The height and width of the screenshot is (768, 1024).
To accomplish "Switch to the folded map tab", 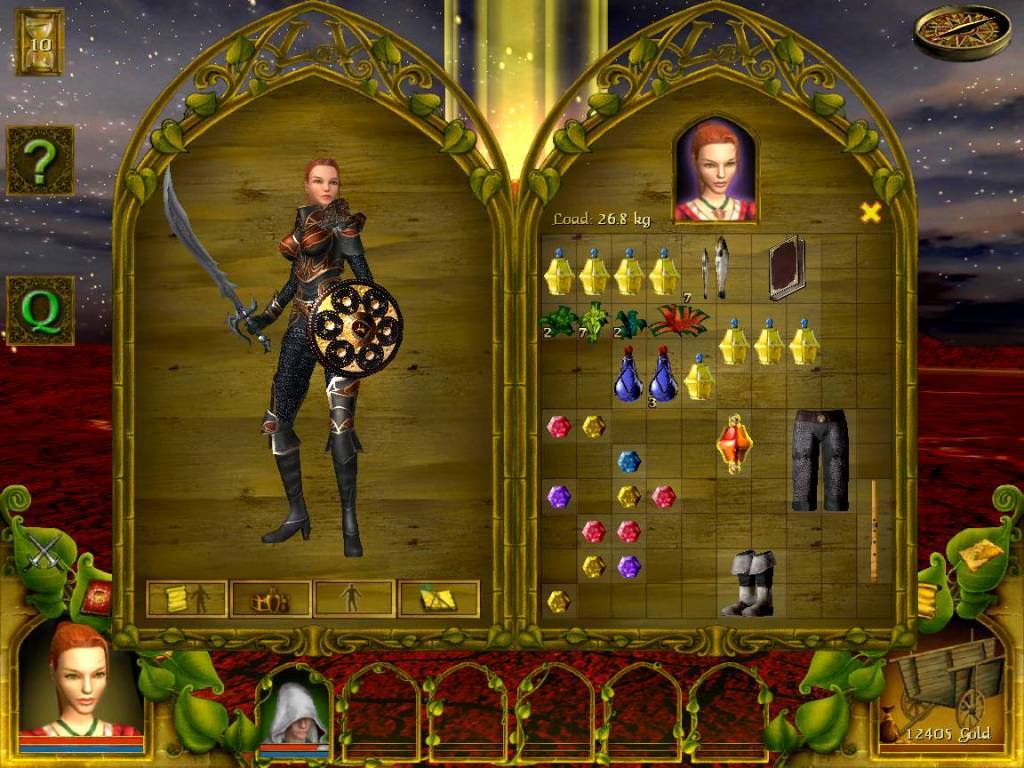I will [438, 599].
